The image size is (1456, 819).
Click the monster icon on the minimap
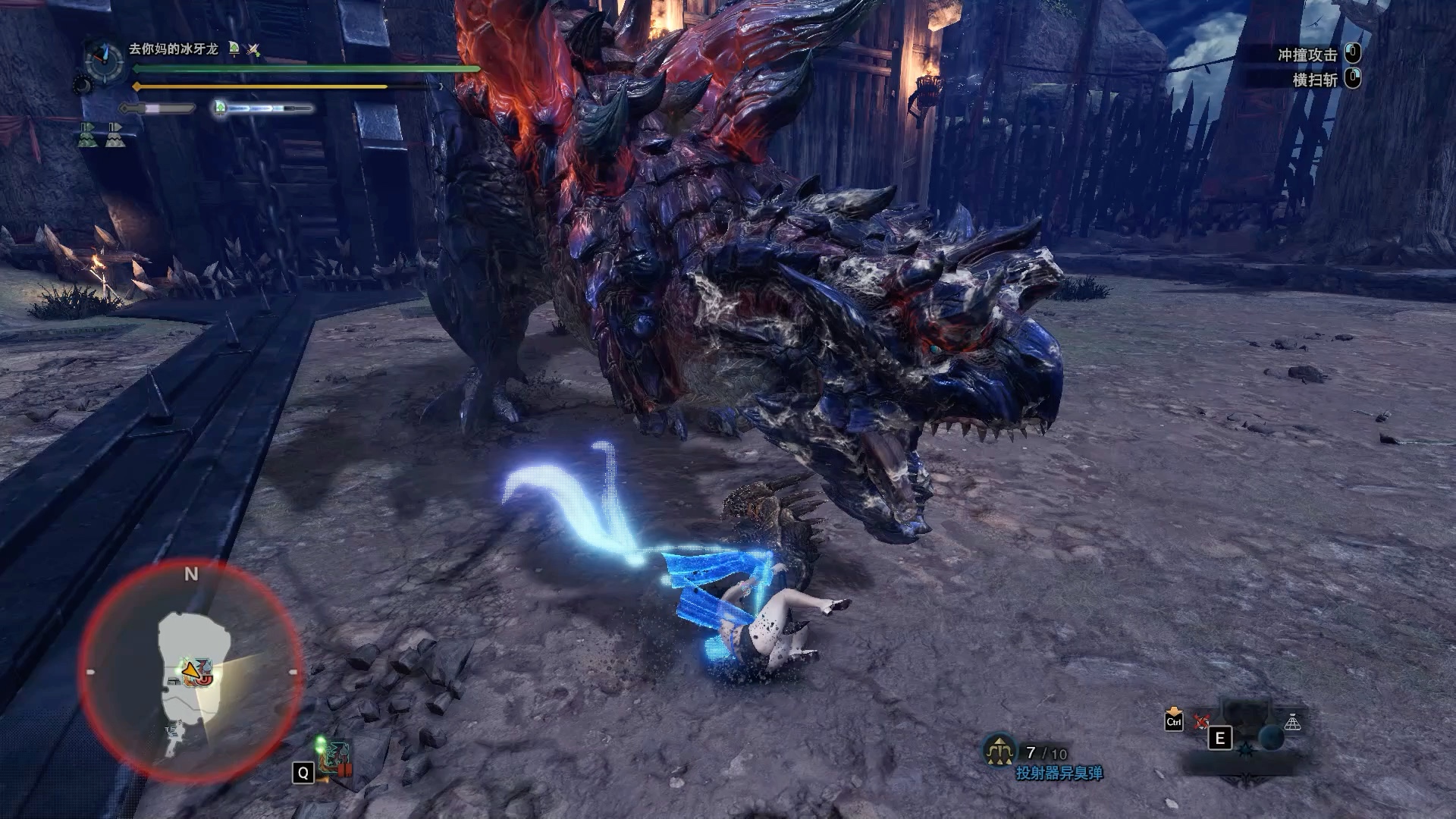click(203, 679)
